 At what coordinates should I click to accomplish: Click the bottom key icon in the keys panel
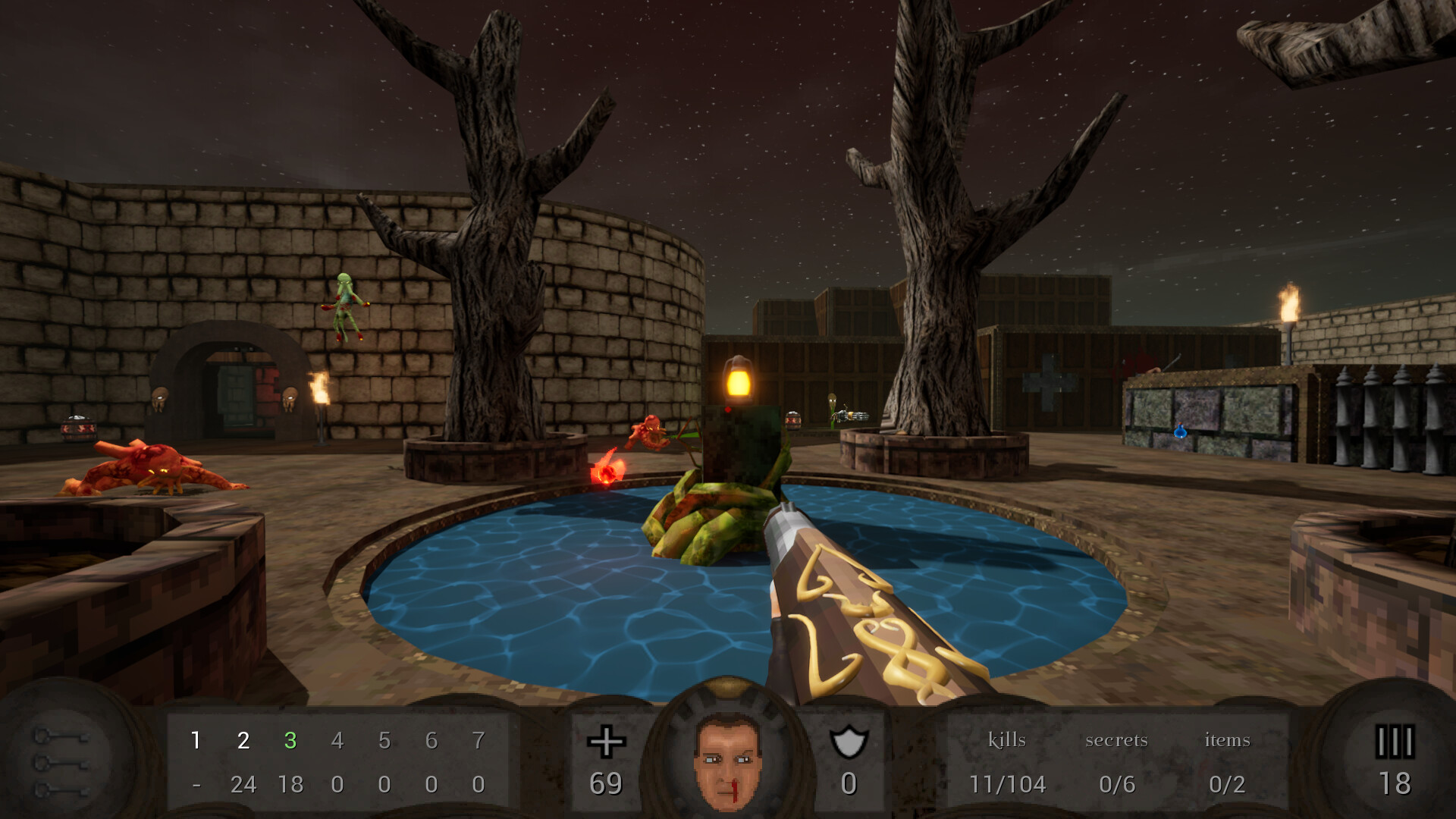[61, 791]
